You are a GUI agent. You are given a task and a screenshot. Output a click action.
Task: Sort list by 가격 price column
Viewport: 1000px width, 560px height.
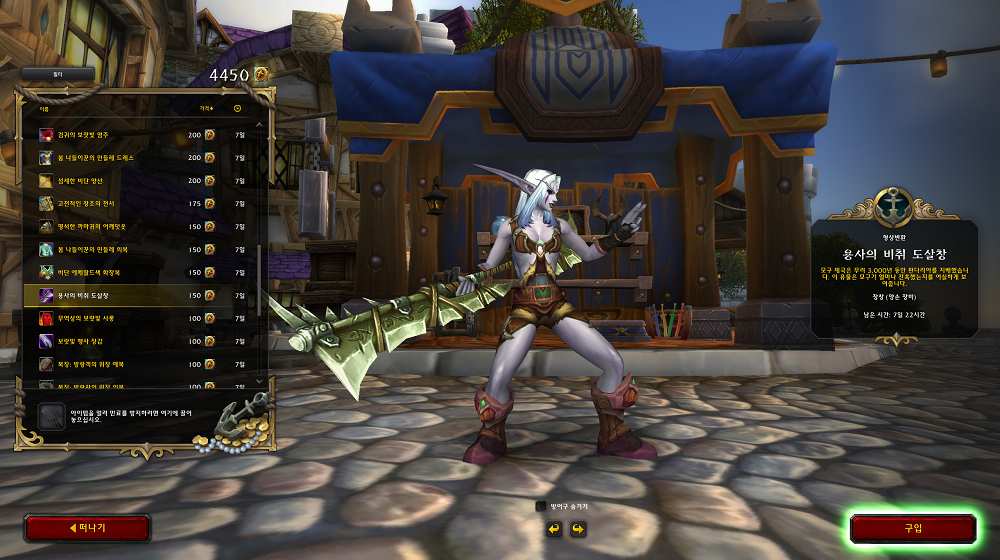point(206,108)
